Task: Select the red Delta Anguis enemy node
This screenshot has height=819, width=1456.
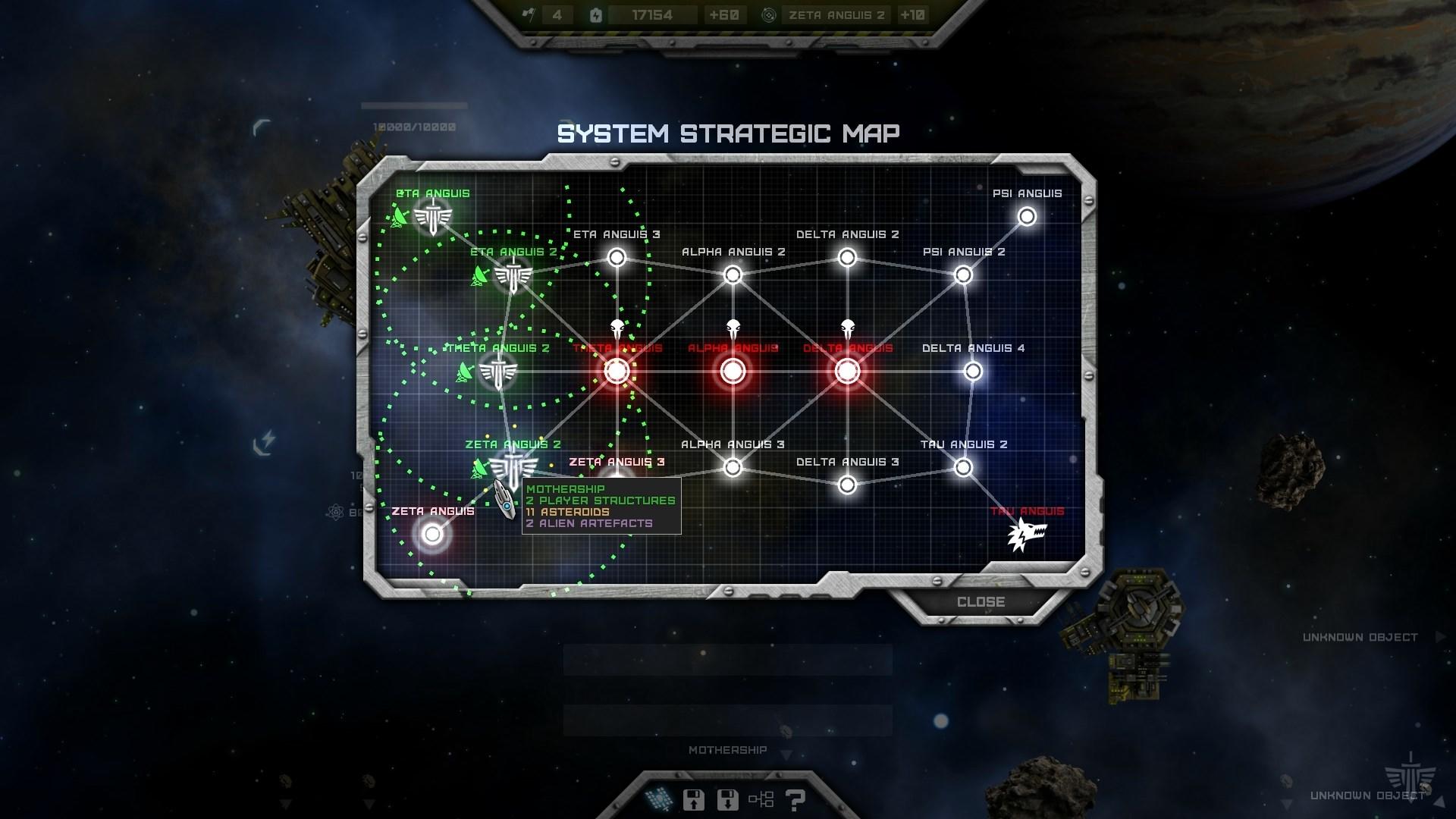Action: point(846,372)
